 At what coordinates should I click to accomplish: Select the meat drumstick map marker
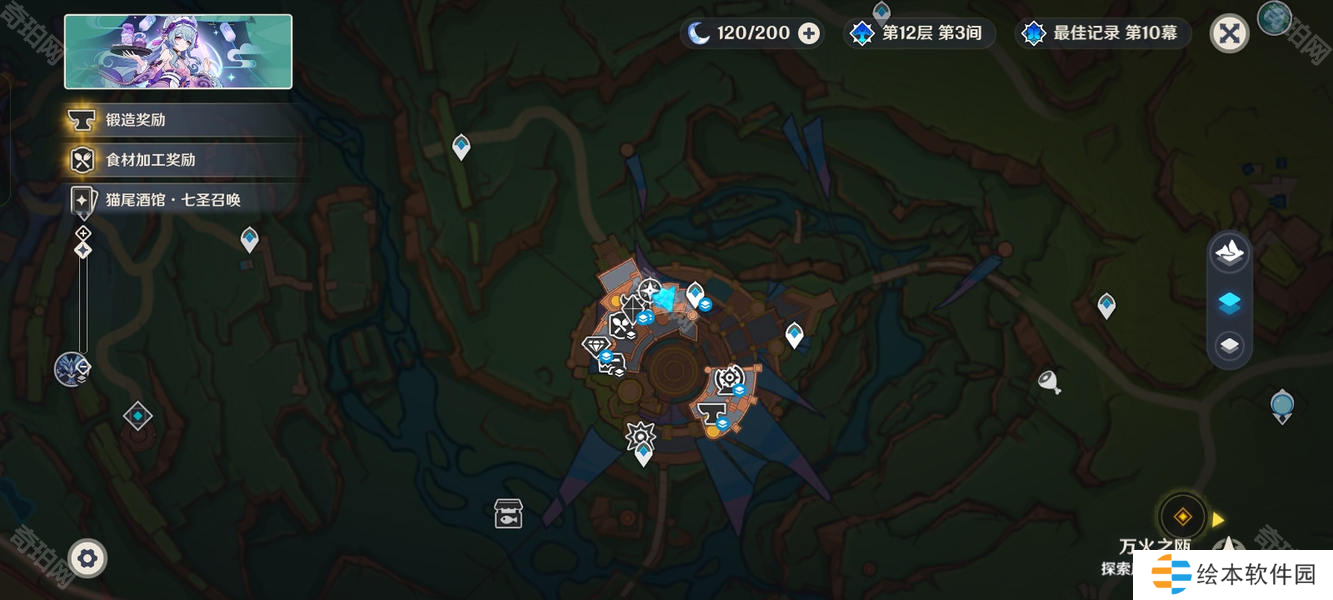(1049, 381)
